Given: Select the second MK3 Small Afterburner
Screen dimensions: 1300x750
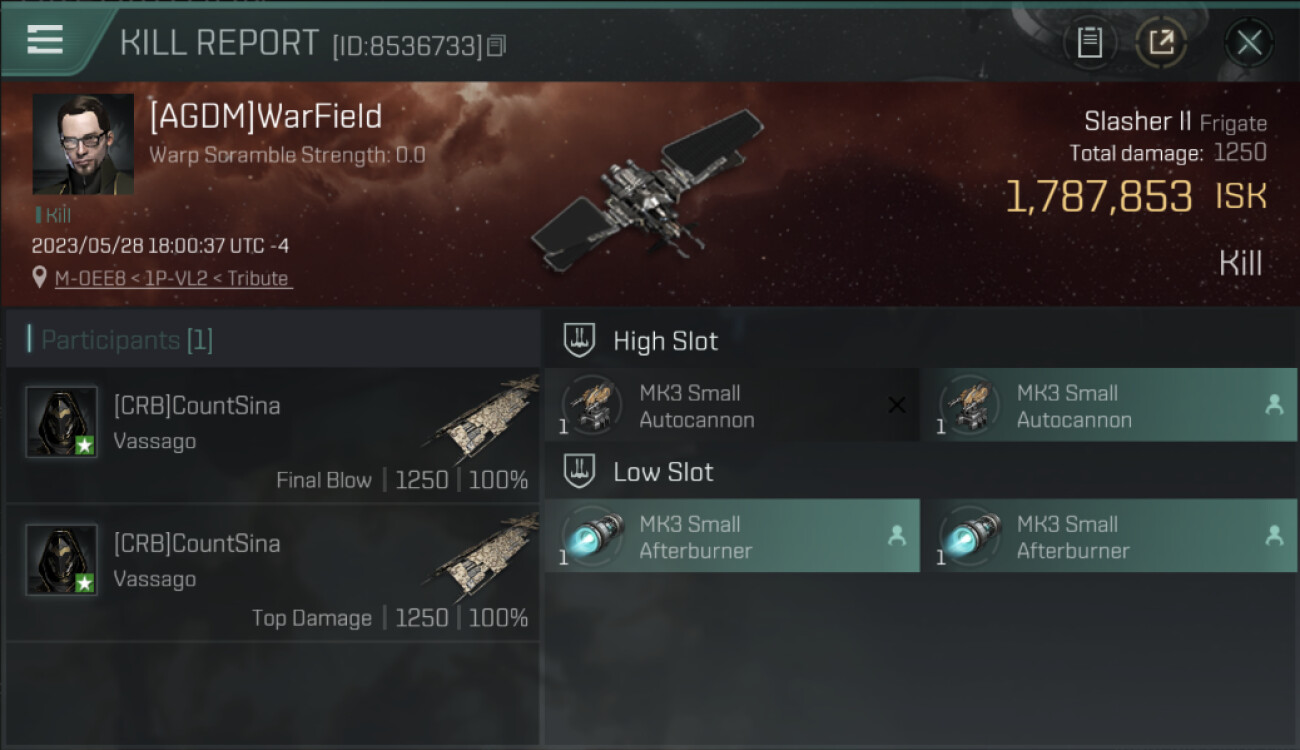Looking at the screenshot, I should point(1108,536).
